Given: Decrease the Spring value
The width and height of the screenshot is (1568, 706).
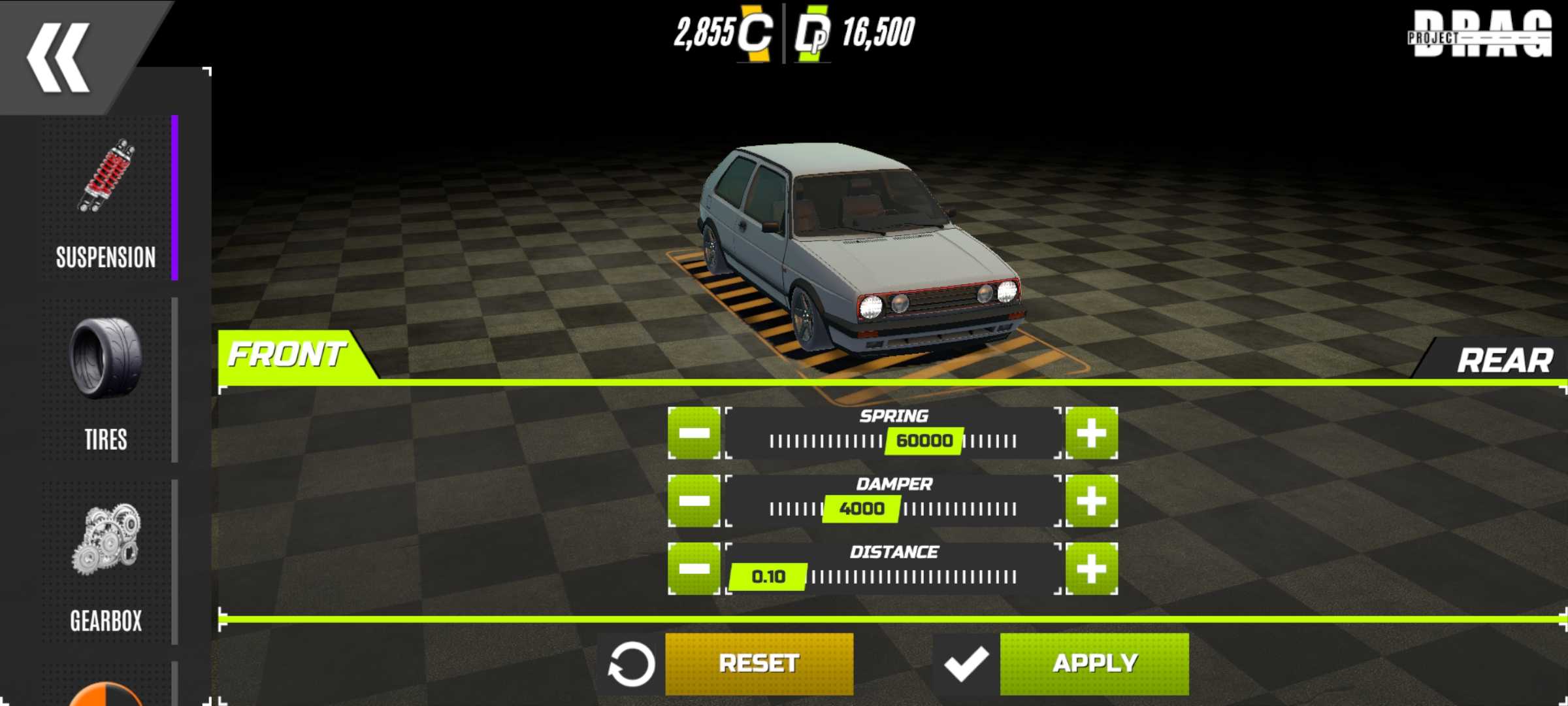Looking at the screenshot, I should click(x=694, y=433).
